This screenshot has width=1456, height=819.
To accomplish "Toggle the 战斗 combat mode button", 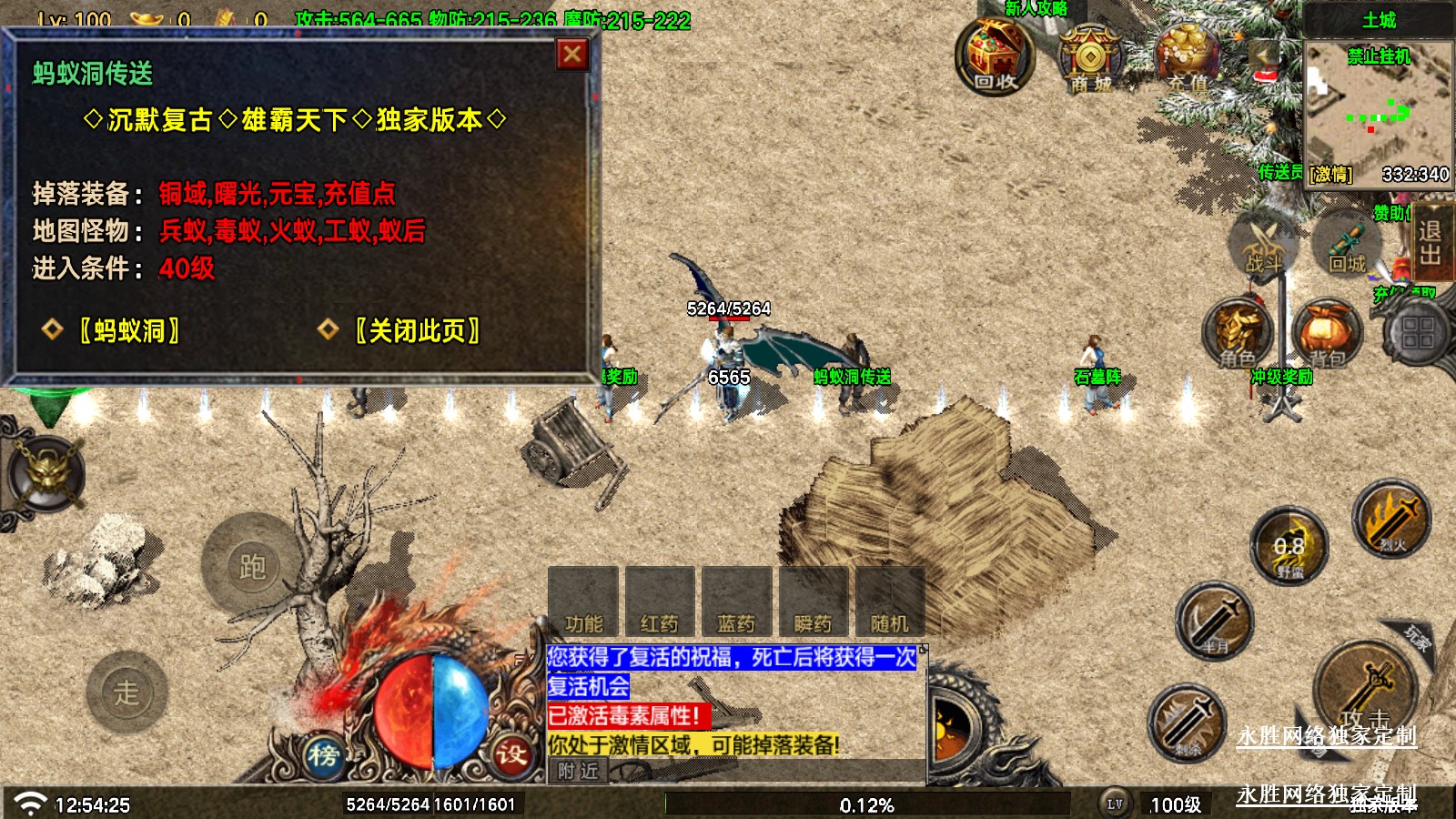I will tap(1263, 246).
